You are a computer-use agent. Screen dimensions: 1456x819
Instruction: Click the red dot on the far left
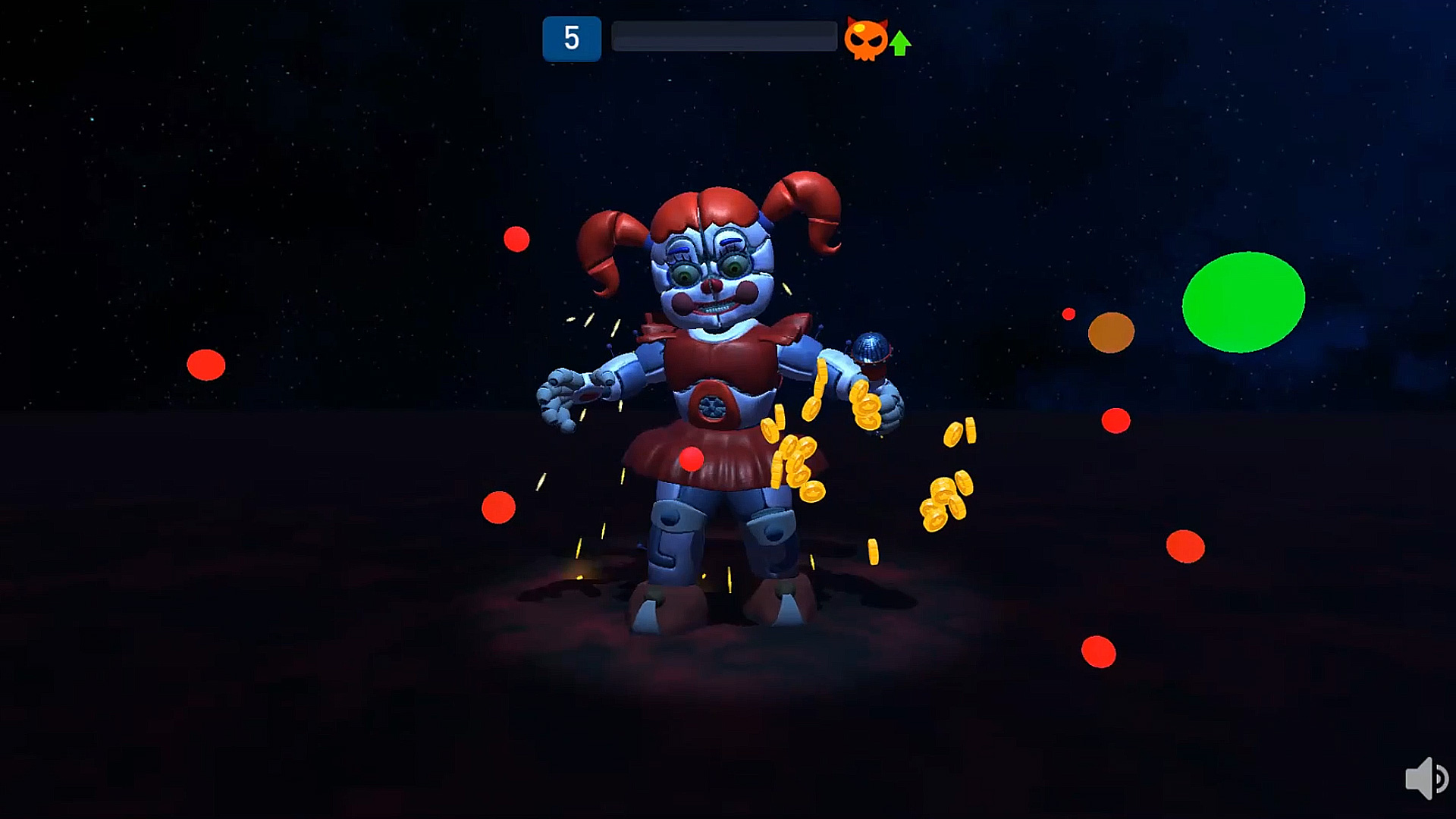pyautogui.click(x=206, y=363)
